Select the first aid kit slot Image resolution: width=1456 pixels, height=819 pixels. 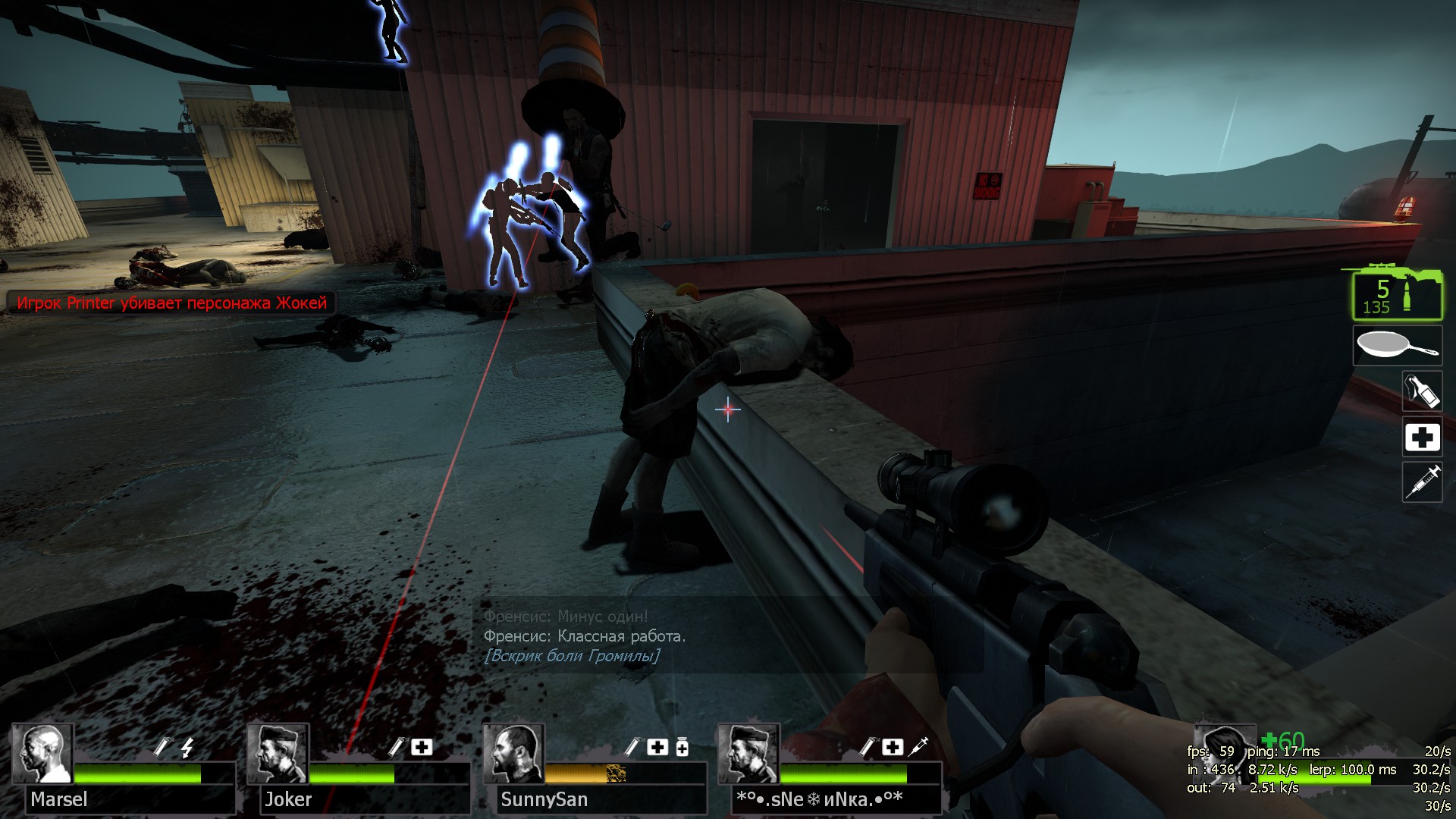[1422, 438]
